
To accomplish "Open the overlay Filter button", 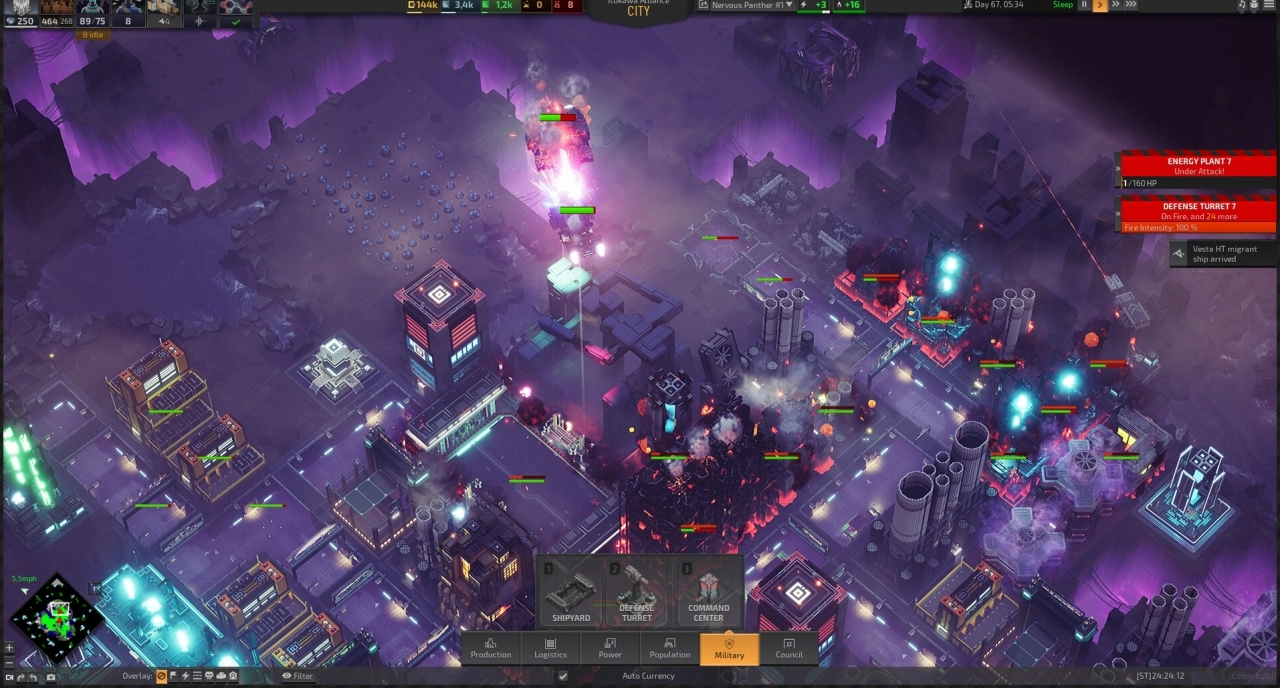I will pyautogui.click(x=297, y=676).
